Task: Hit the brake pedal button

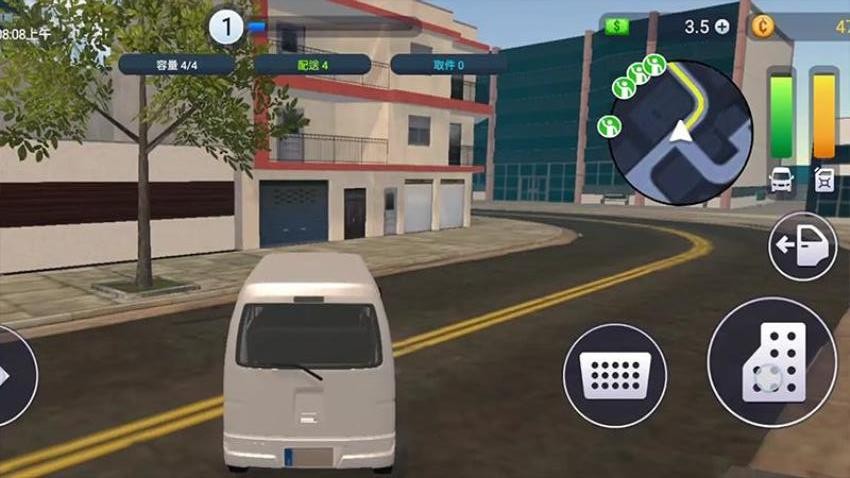Action: point(614,374)
